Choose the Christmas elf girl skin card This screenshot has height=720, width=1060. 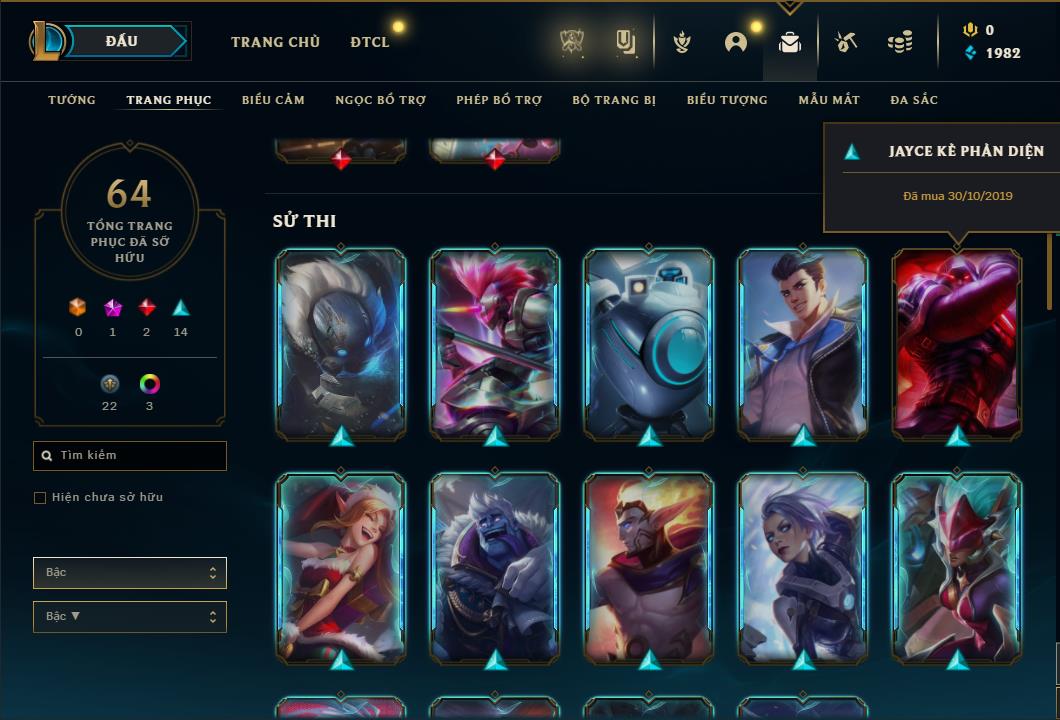tap(341, 567)
